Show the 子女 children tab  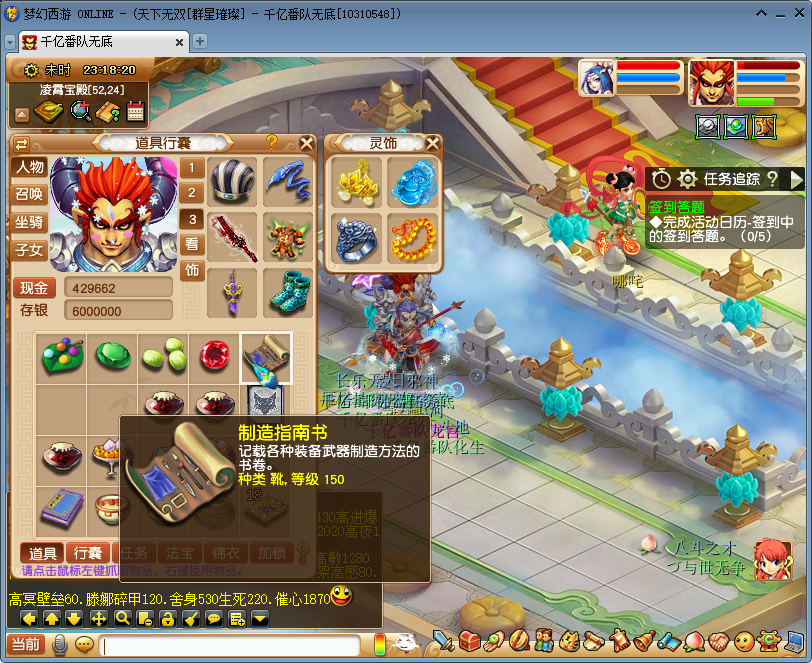pyautogui.click(x=29, y=249)
